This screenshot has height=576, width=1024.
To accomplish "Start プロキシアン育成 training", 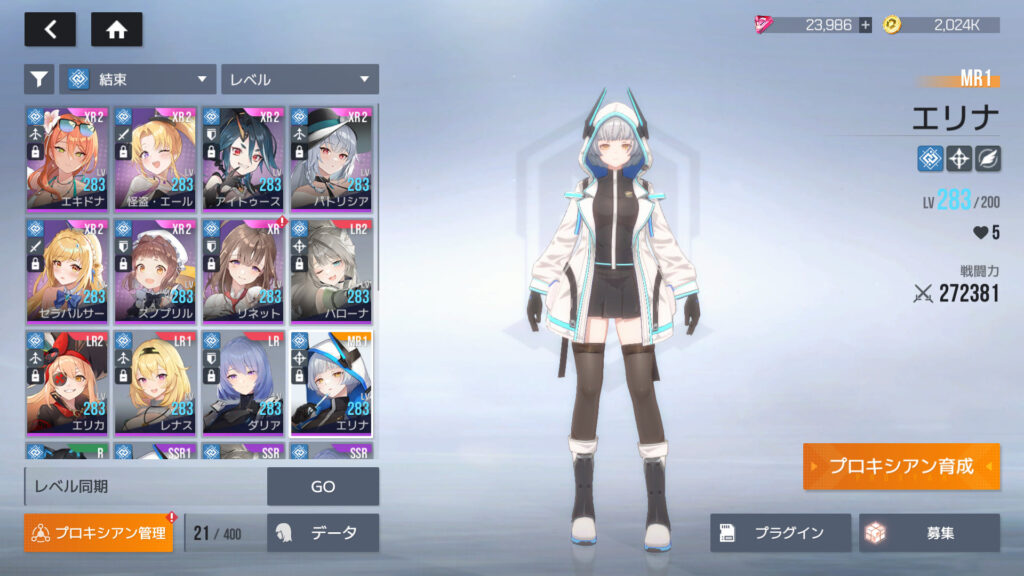I will 900,467.
